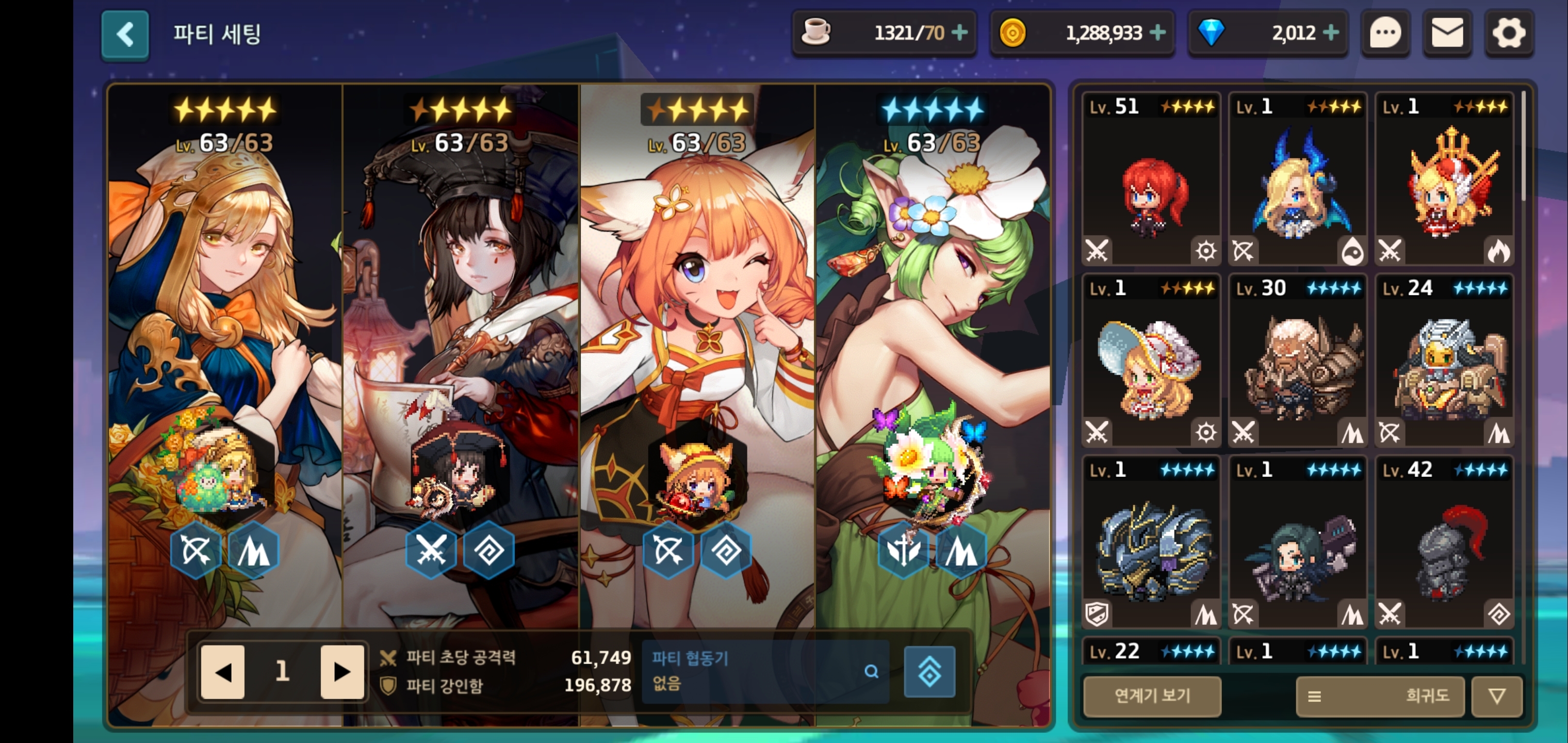Buy more blue gems with the plus
1568x743 pixels.
click(x=1331, y=33)
